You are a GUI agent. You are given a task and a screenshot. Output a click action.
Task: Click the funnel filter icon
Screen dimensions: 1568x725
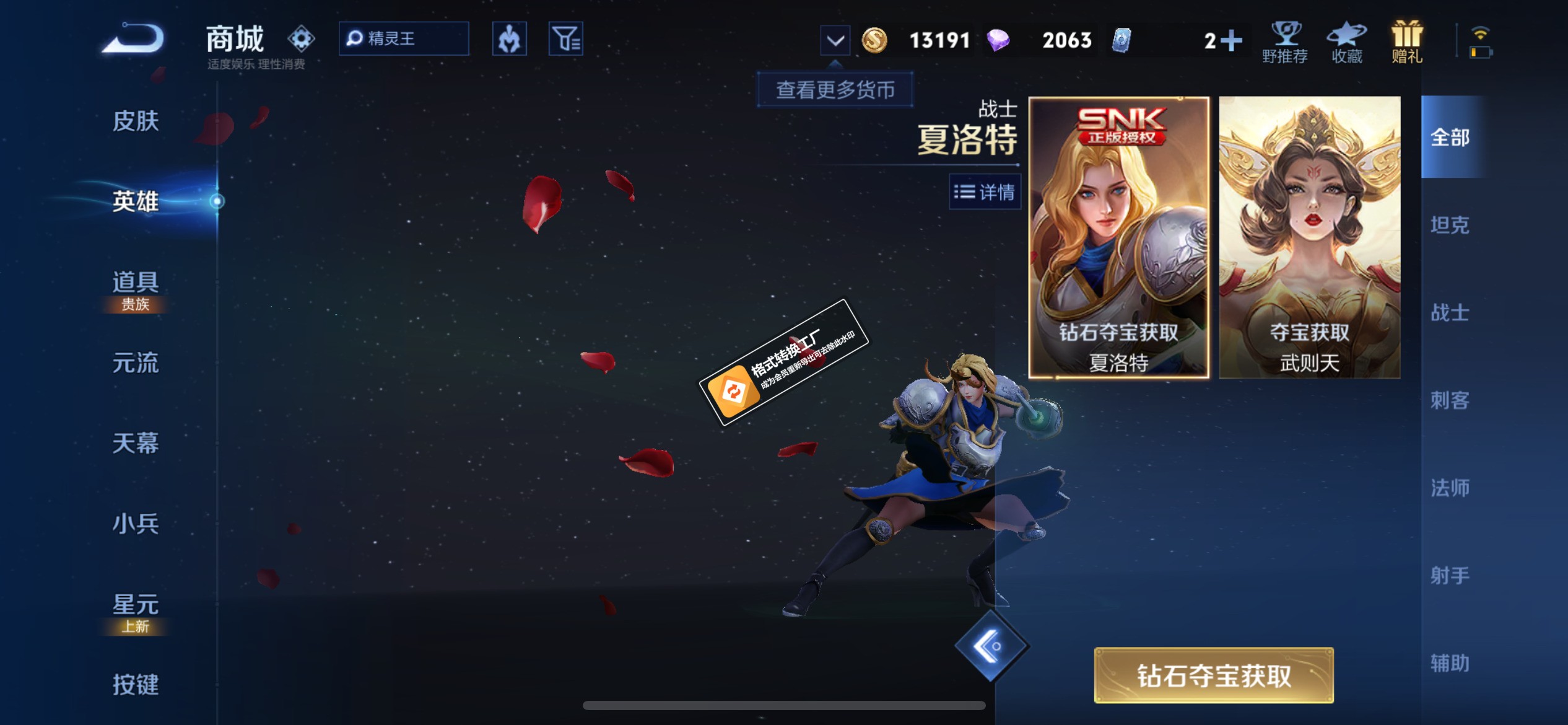click(x=565, y=38)
